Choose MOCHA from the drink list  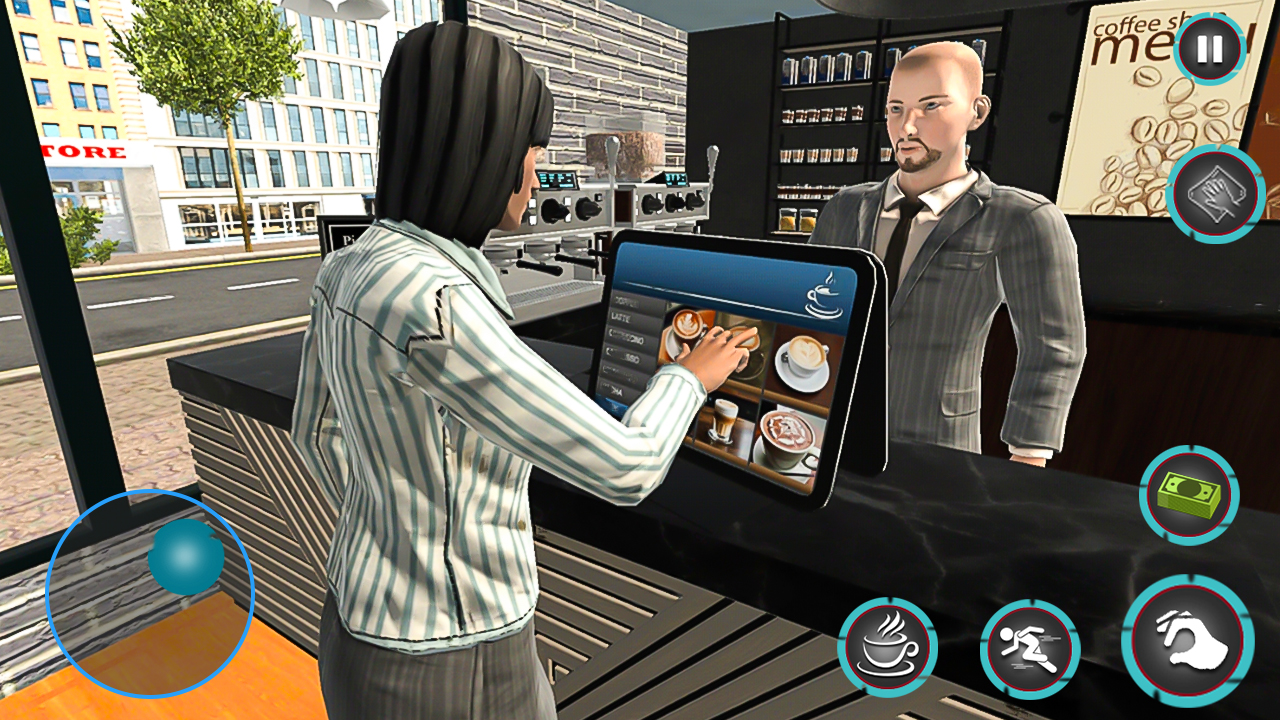pos(618,390)
